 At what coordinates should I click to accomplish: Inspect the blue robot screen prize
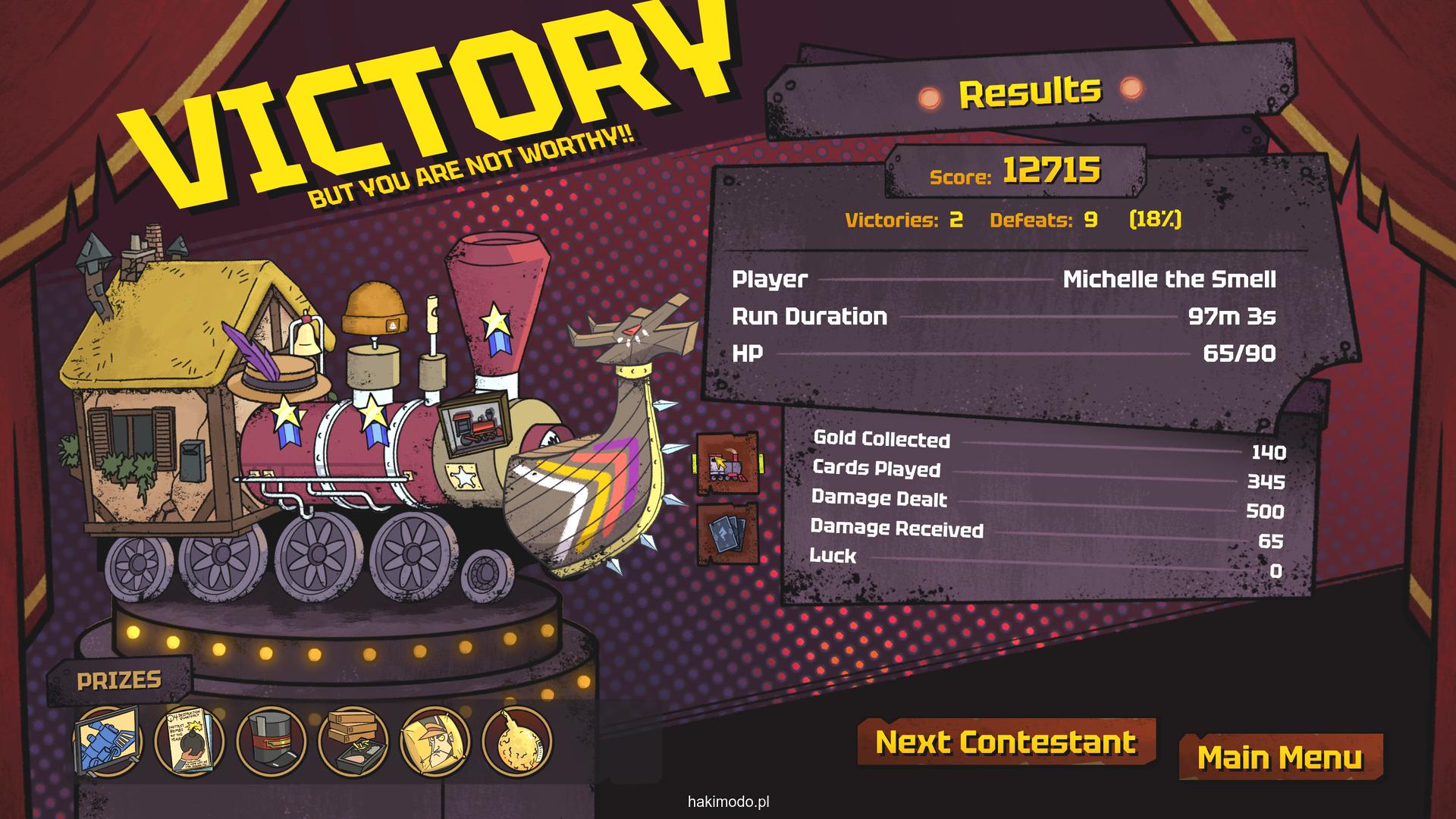coord(108,741)
